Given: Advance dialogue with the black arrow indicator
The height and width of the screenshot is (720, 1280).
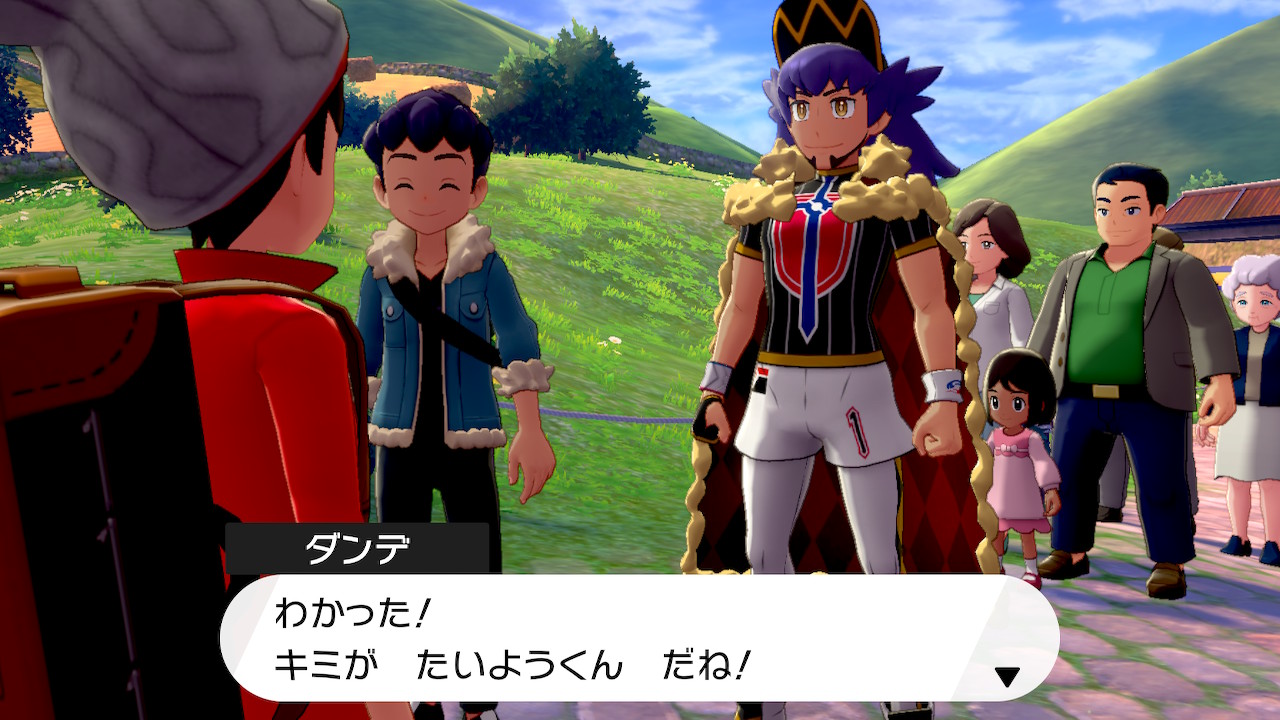Looking at the screenshot, I should (1007, 677).
